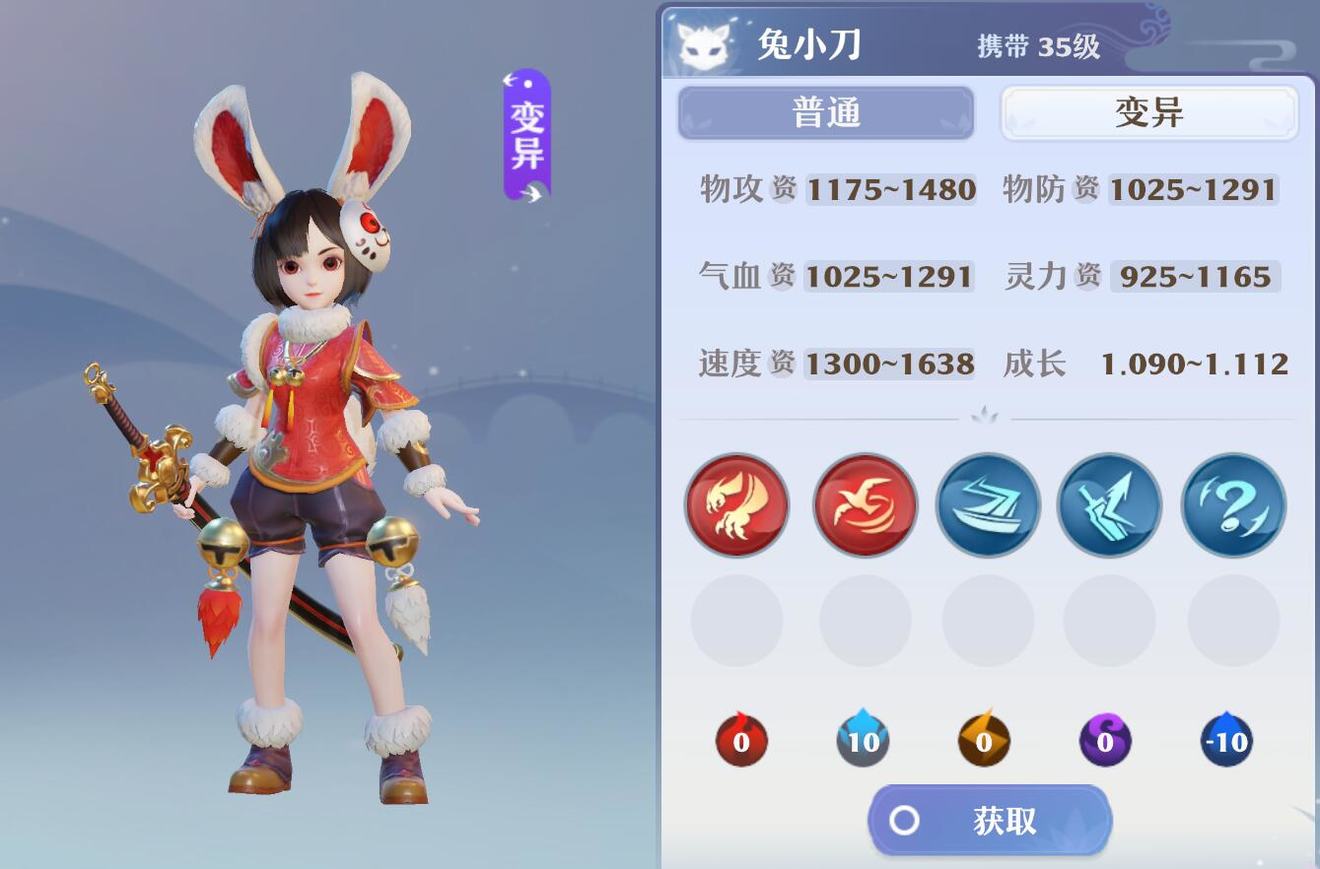Click the dark blue orb showing -10
The height and width of the screenshot is (869, 1320).
1228,741
